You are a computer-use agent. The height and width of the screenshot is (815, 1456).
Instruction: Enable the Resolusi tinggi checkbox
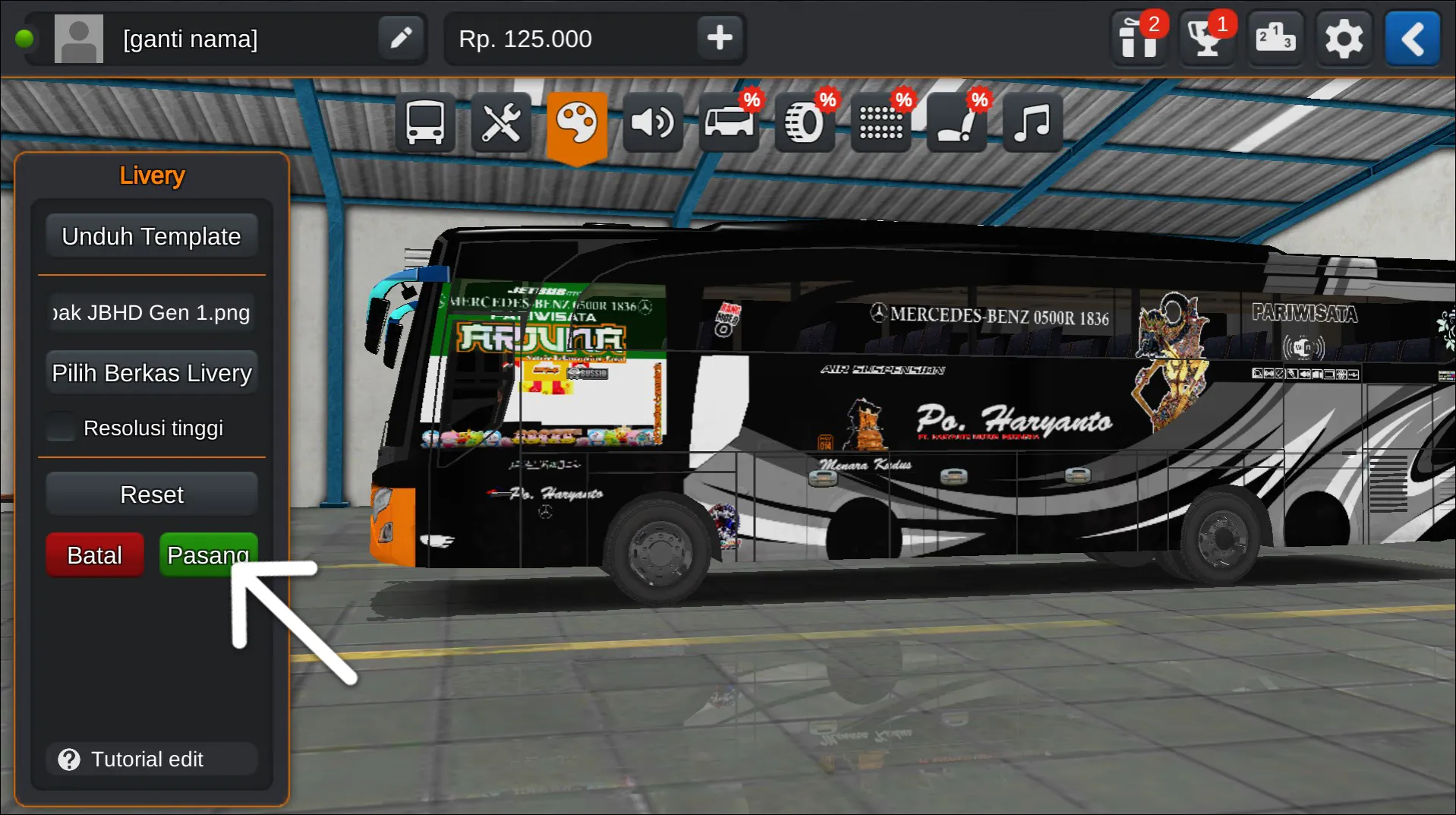[x=61, y=427]
